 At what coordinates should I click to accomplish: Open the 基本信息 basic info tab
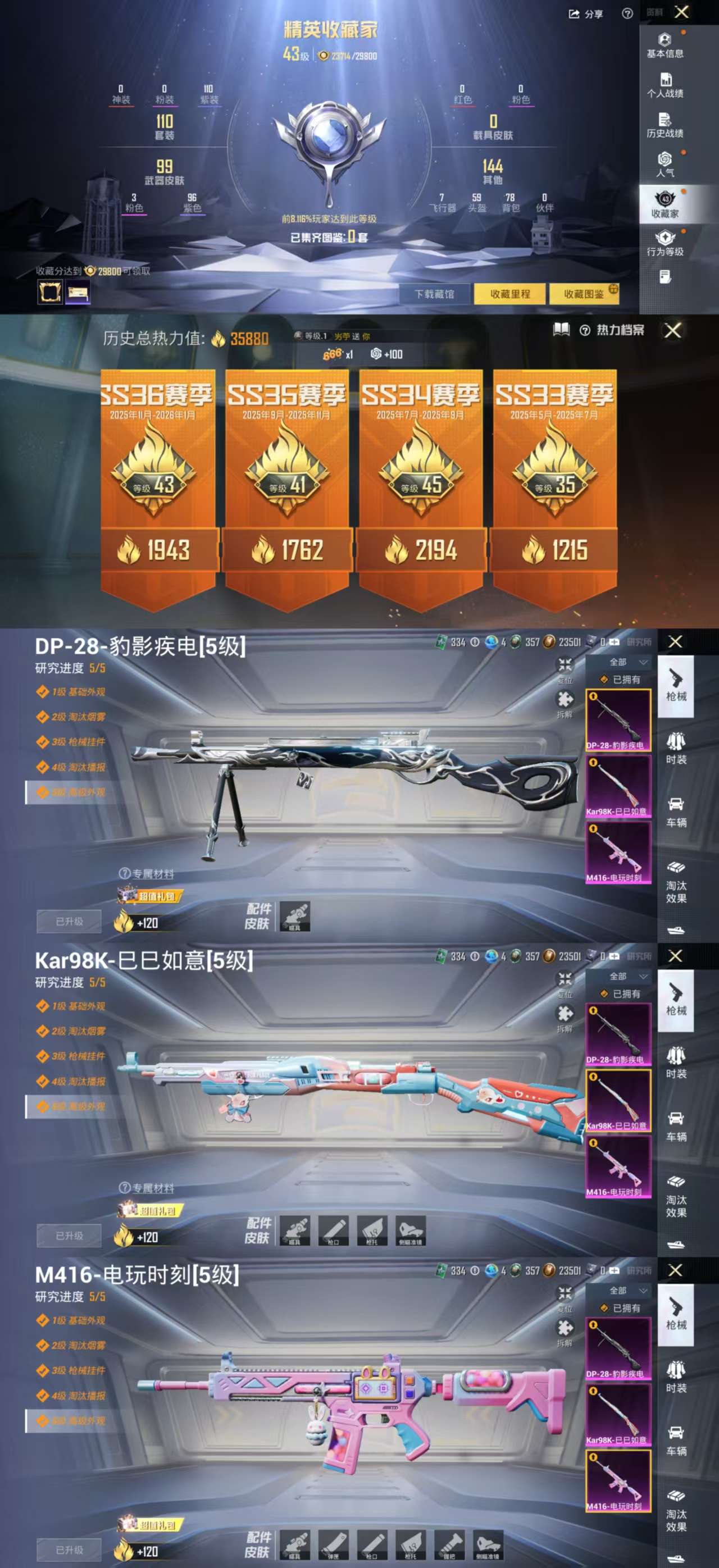click(x=665, y=45)
